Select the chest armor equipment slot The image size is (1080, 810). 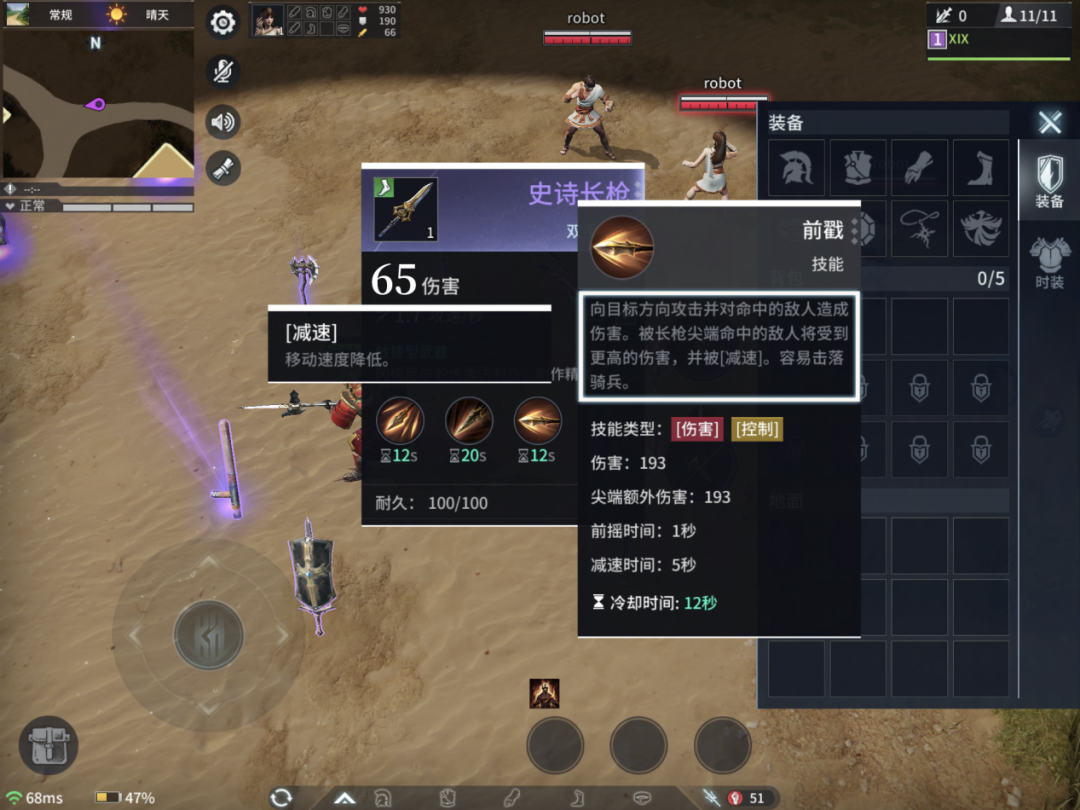coord(858,168)
